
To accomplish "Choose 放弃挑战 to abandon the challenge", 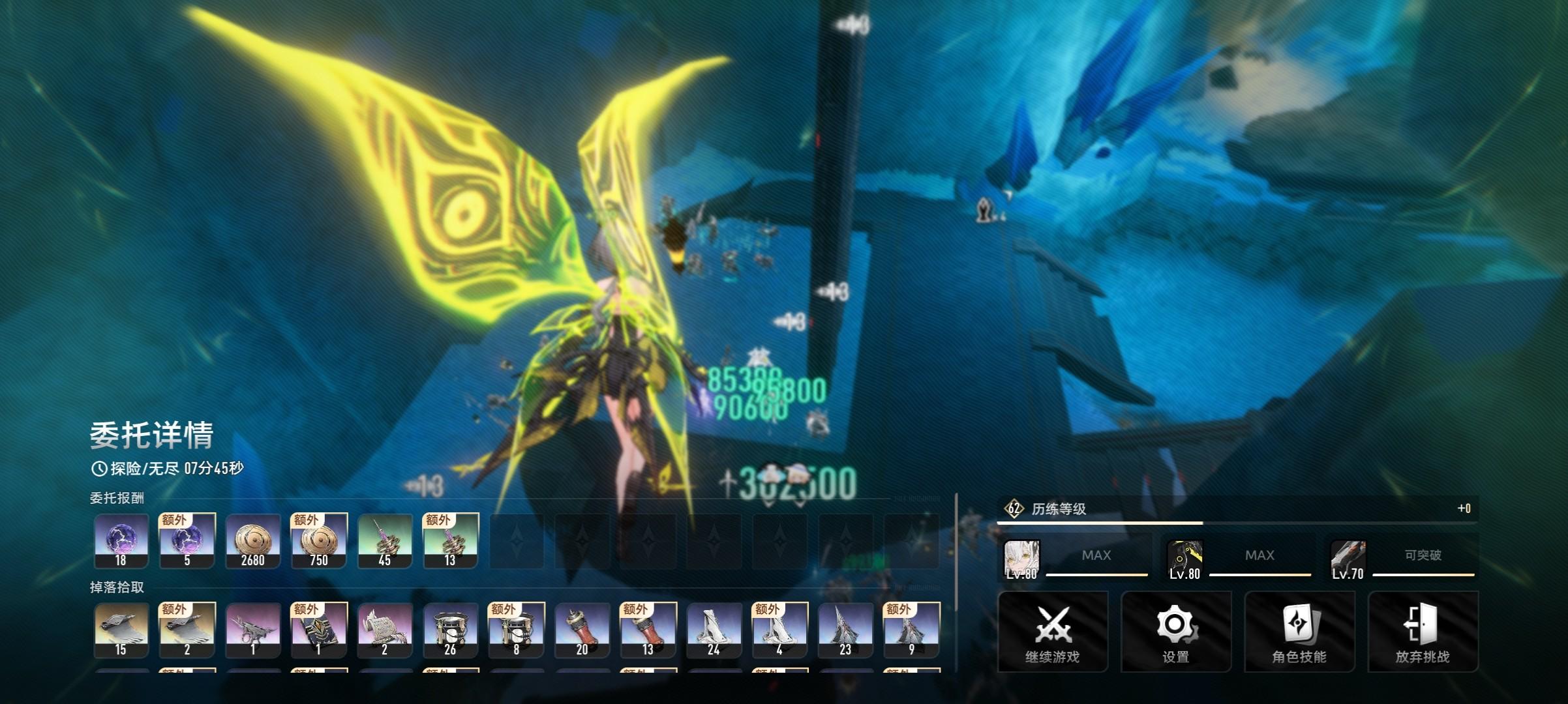I will (x=1423, y=631).
